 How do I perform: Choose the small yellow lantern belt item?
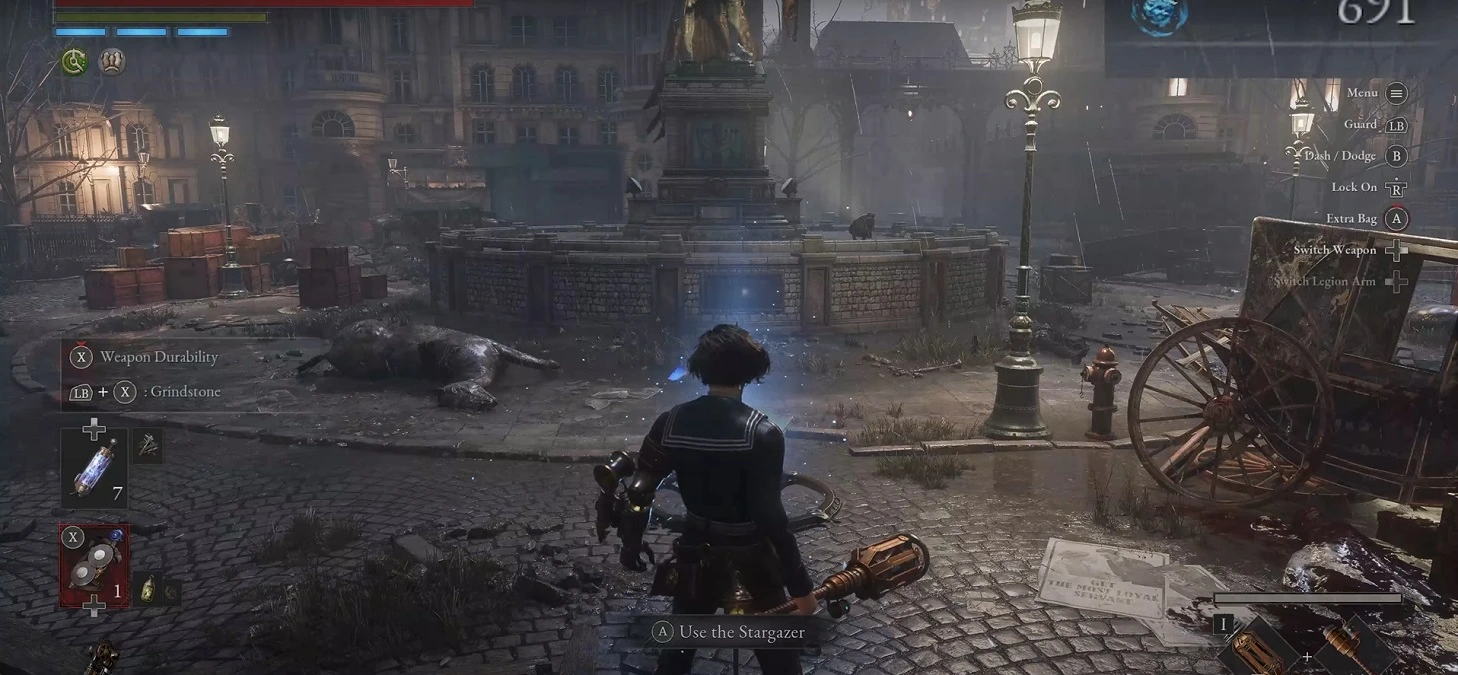(146, 588)
